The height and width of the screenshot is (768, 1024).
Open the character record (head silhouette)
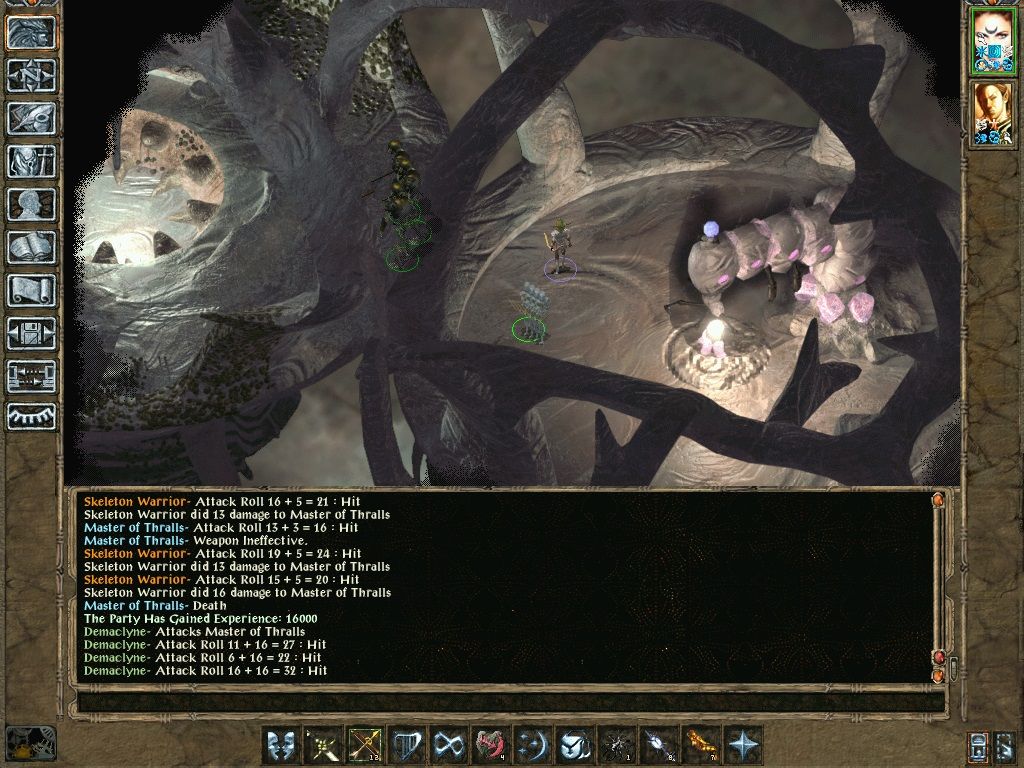tap(31, 204)
